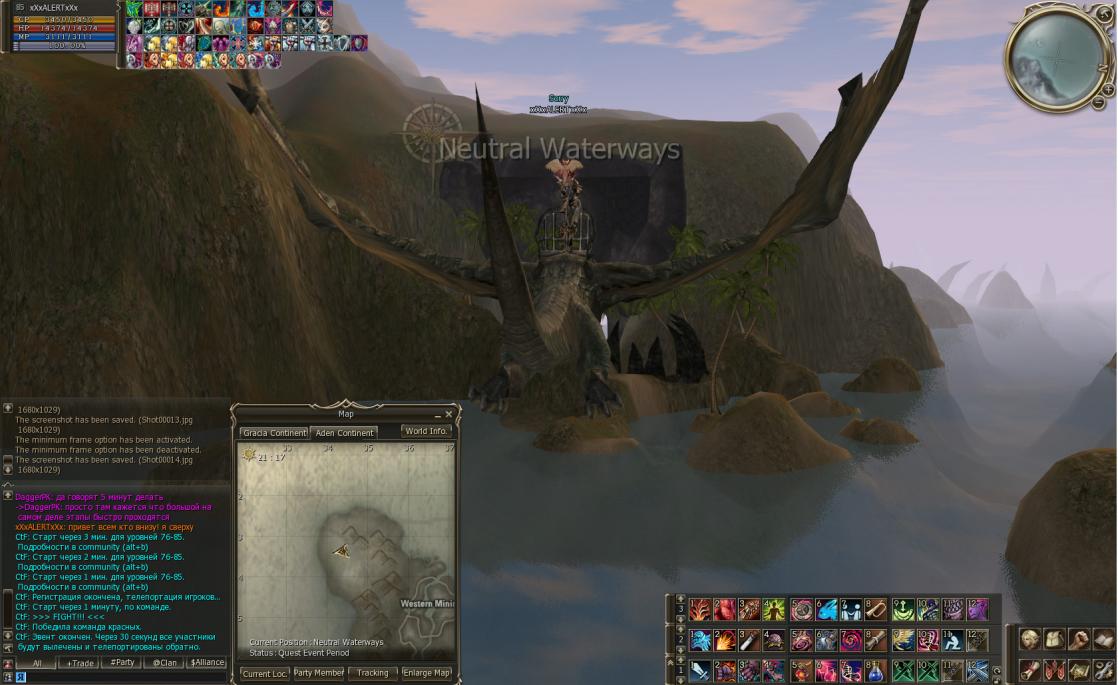Show Party Member locations on map
The image size is (1118, 685).
click(x=318, y=673)
